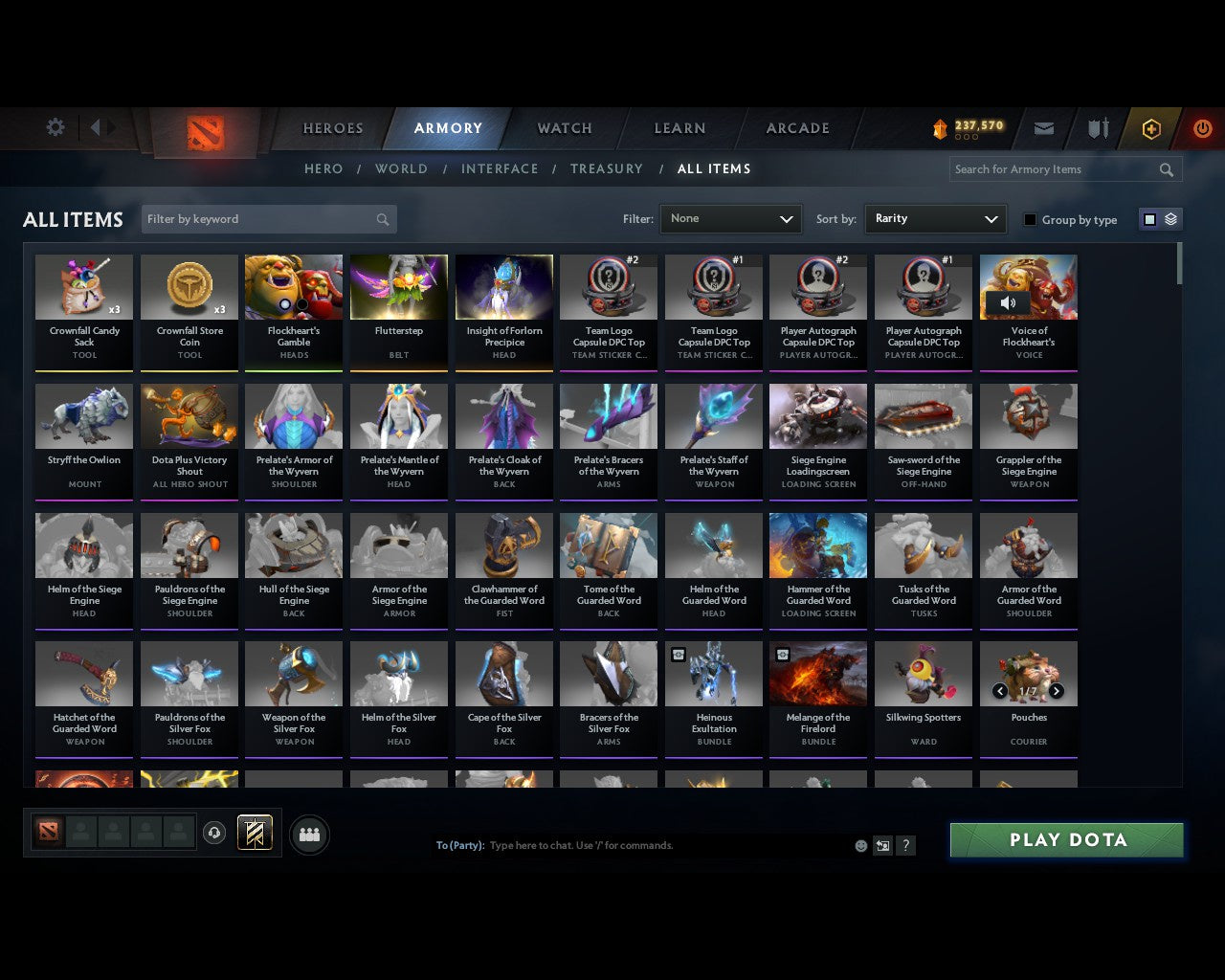Click the Search for Armory Items field
Screen dimensions: 1225x980
(x=1053, y=169)
